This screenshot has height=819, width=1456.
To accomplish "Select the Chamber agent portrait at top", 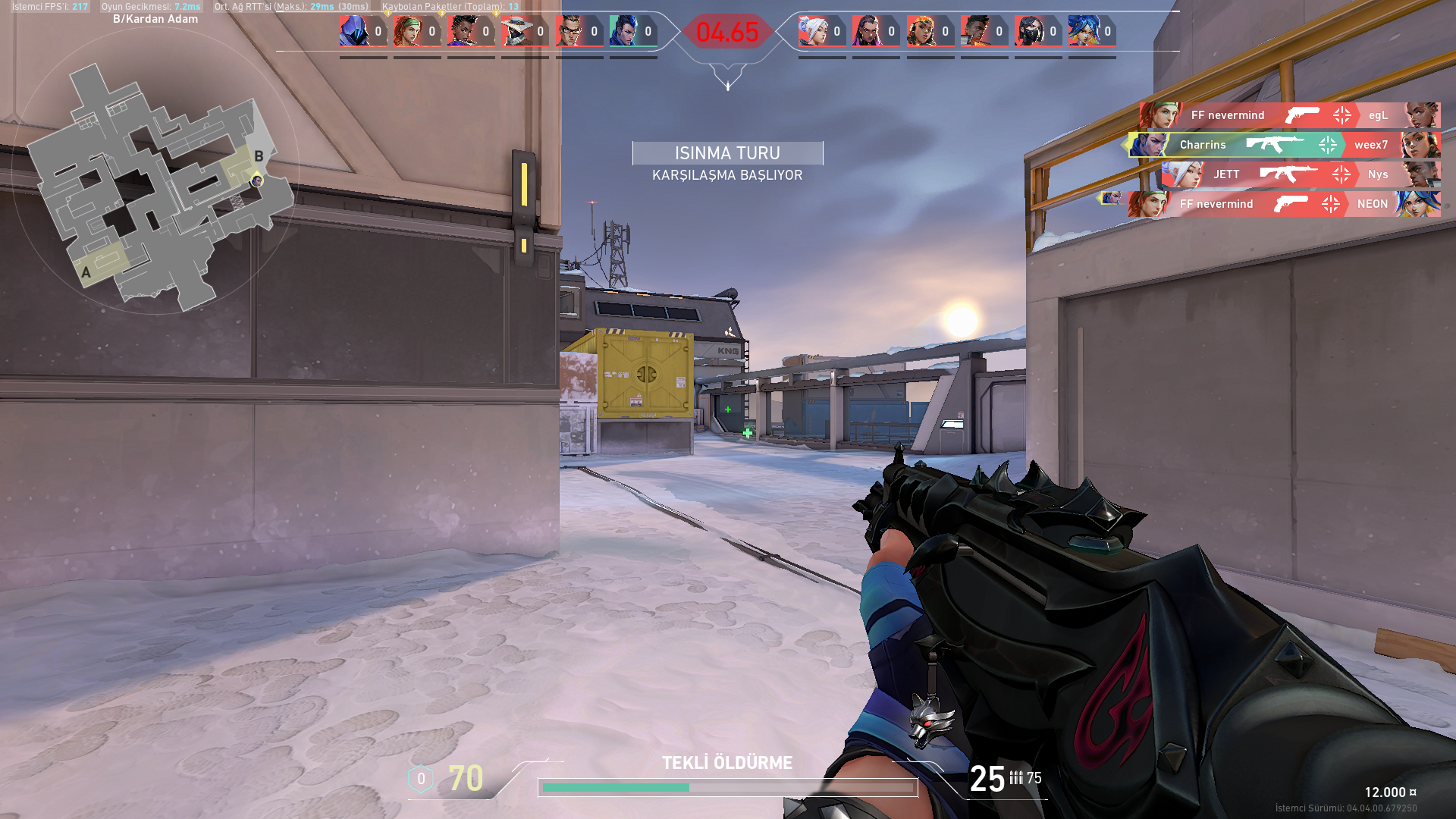I will (x=570, y=31).
